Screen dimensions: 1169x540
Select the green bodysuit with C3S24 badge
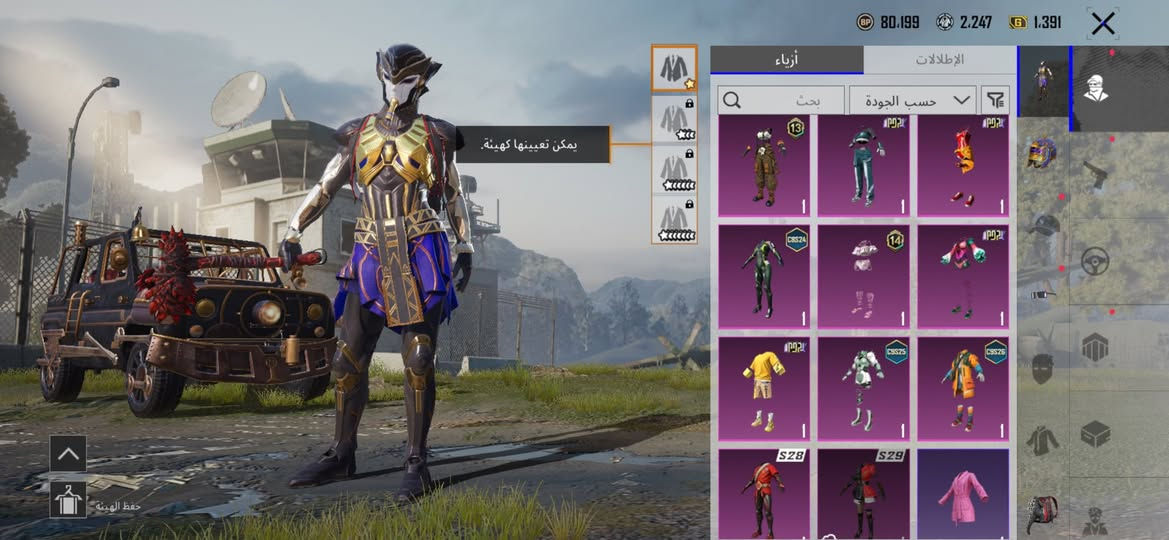click(x=763, y=276)
